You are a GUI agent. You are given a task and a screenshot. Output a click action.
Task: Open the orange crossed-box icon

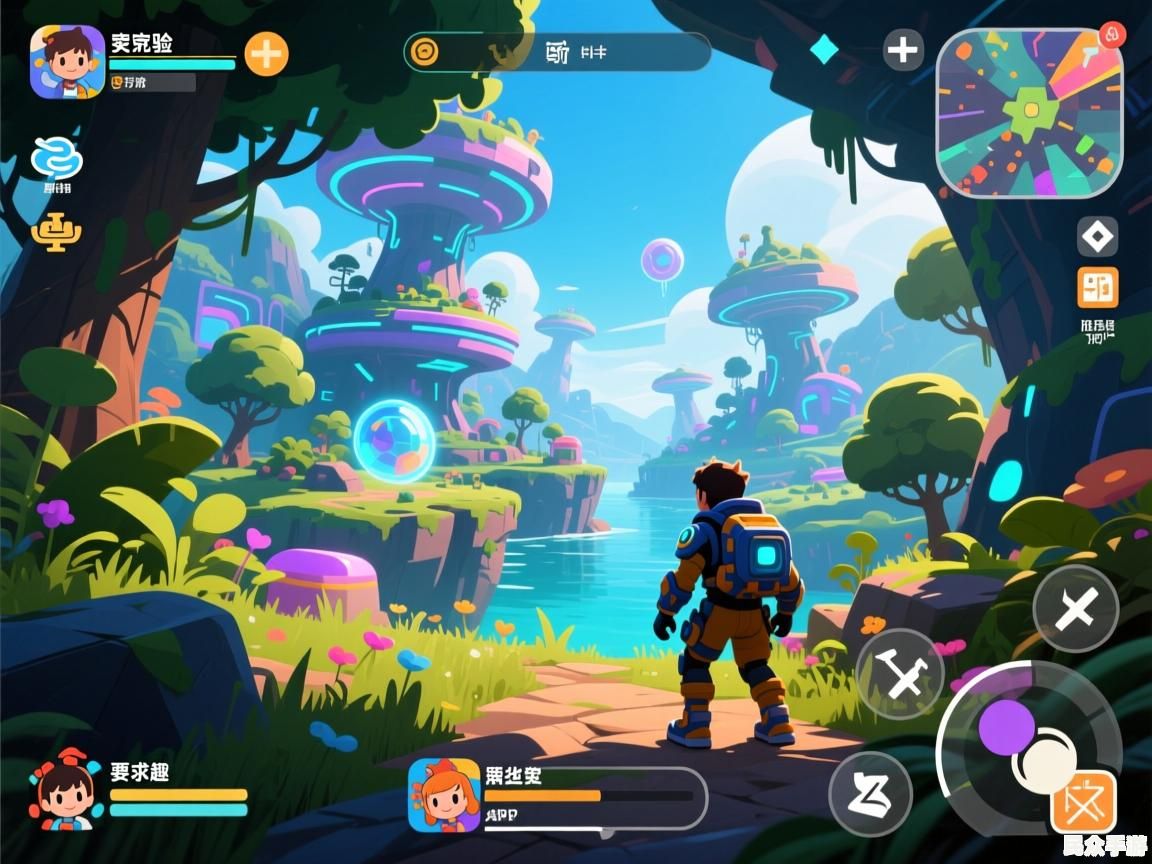(1083, 802)
